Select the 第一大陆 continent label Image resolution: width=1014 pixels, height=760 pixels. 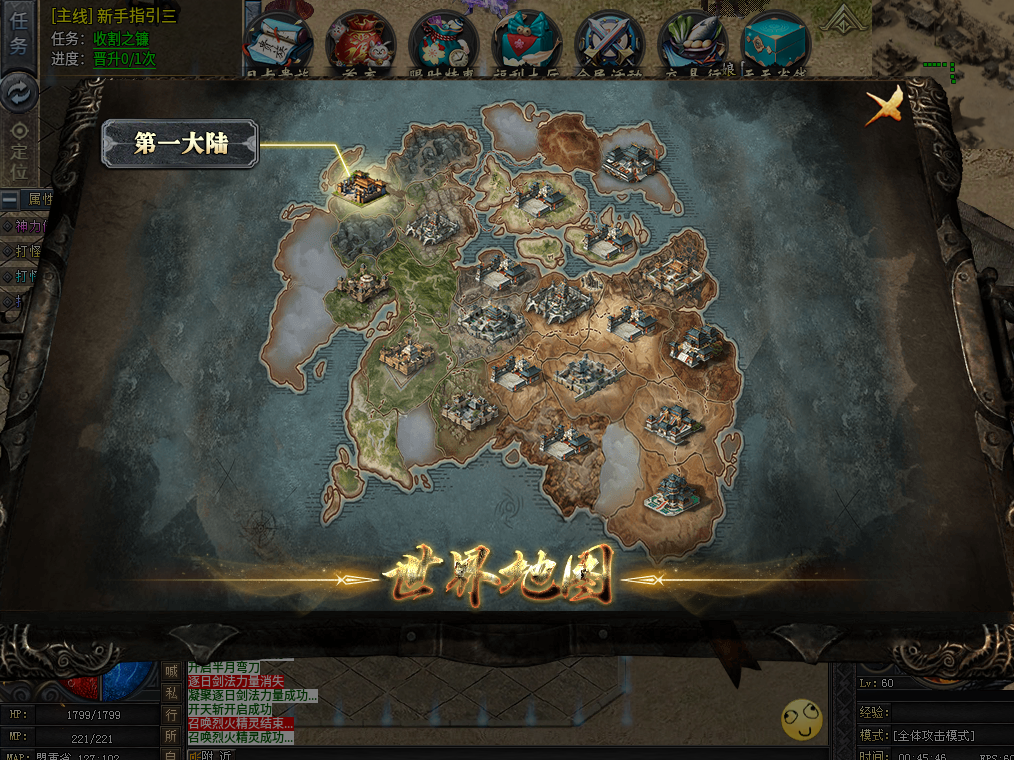(x=181, y=144)
